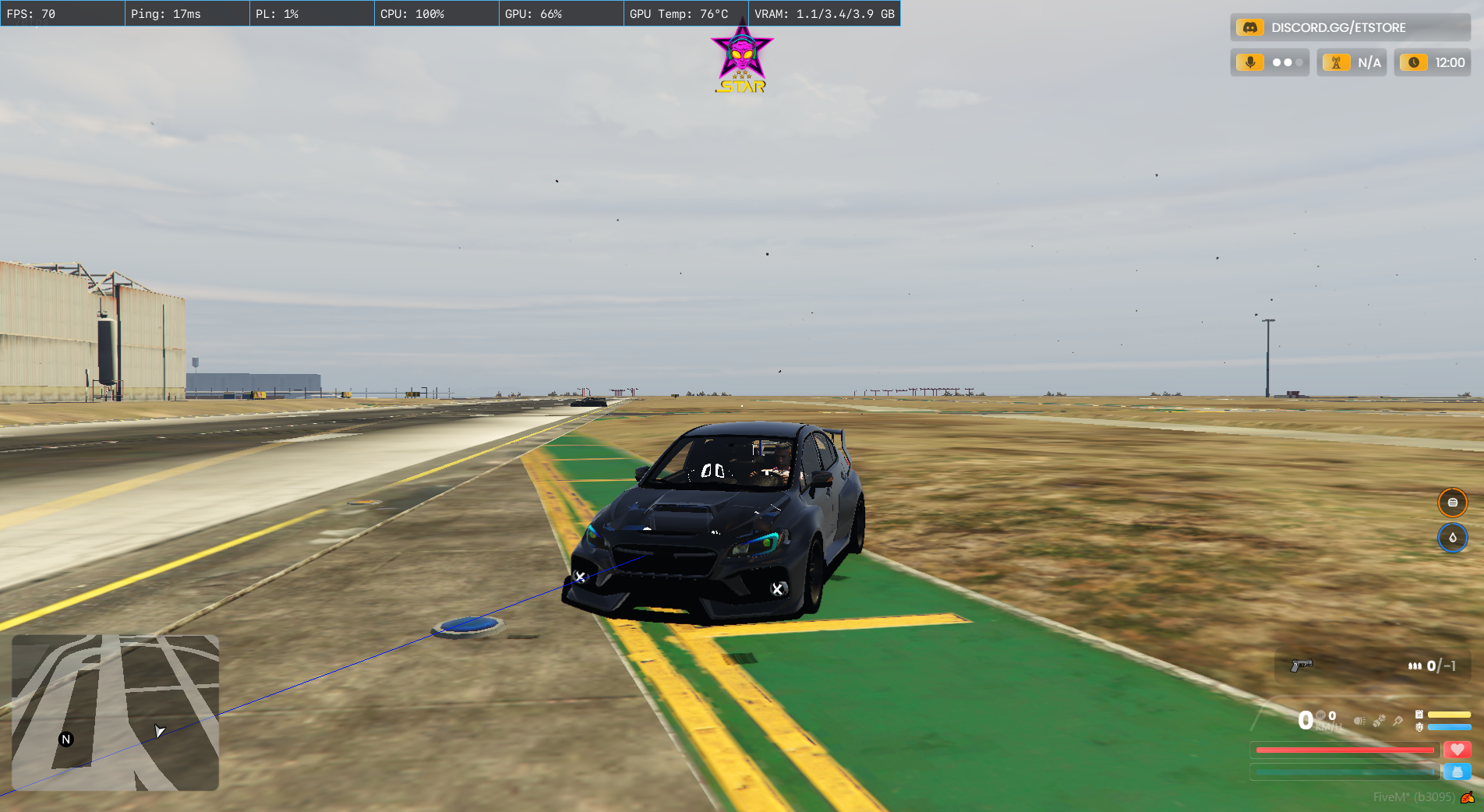Open the minimap
Screen dimensions: 1484x812
pyautogui.click(x=115, y=712)
